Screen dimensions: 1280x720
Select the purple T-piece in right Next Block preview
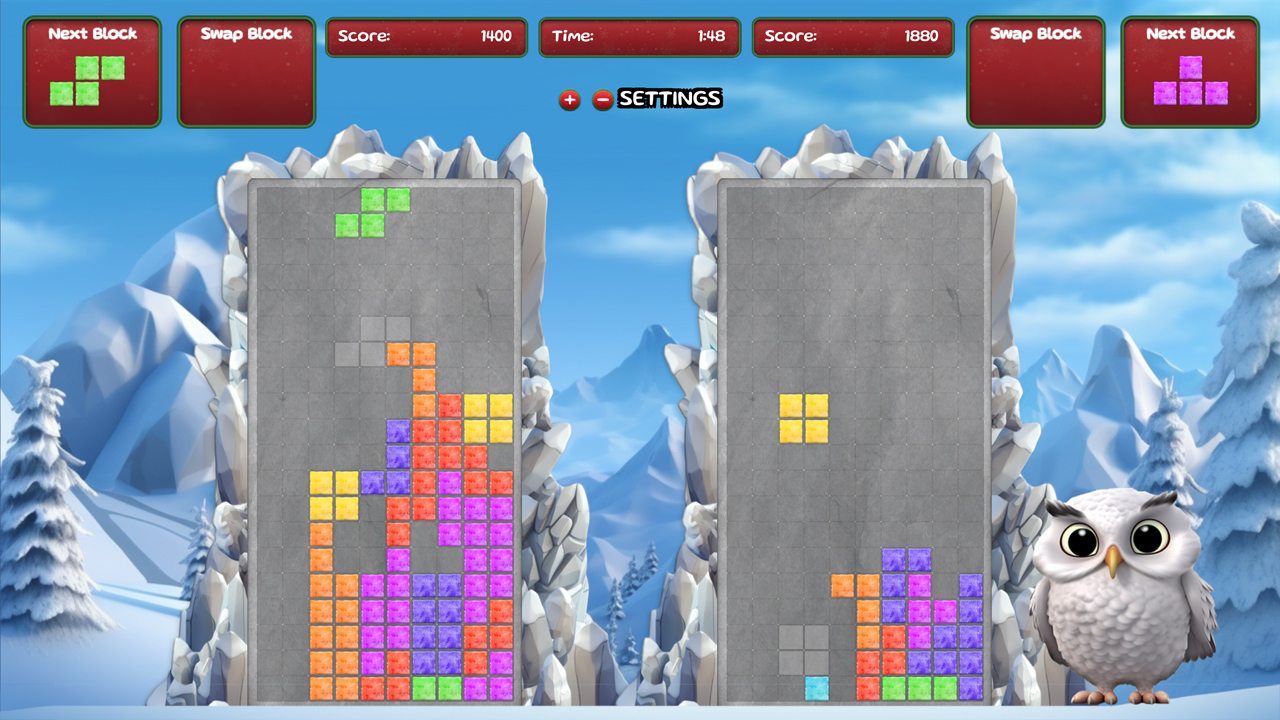(x=1190, y=82)
